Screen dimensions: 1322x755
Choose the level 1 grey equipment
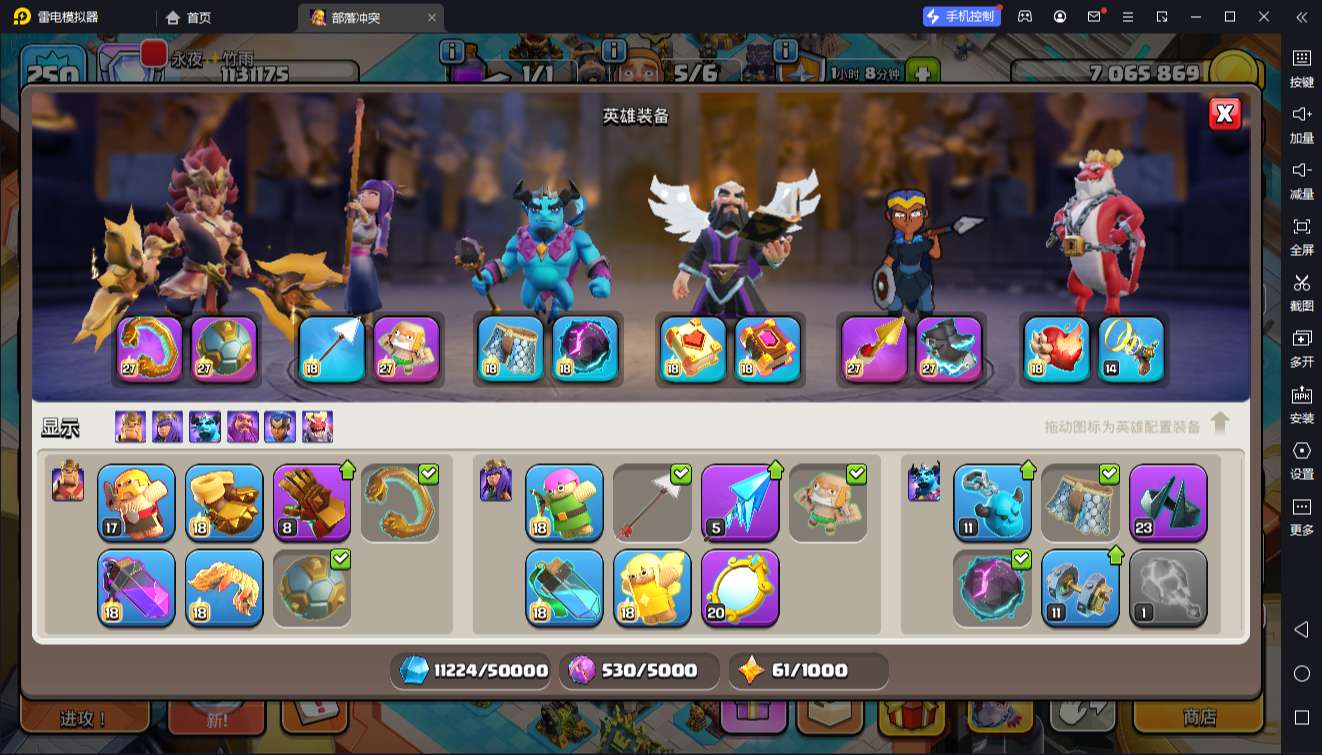1168,587
